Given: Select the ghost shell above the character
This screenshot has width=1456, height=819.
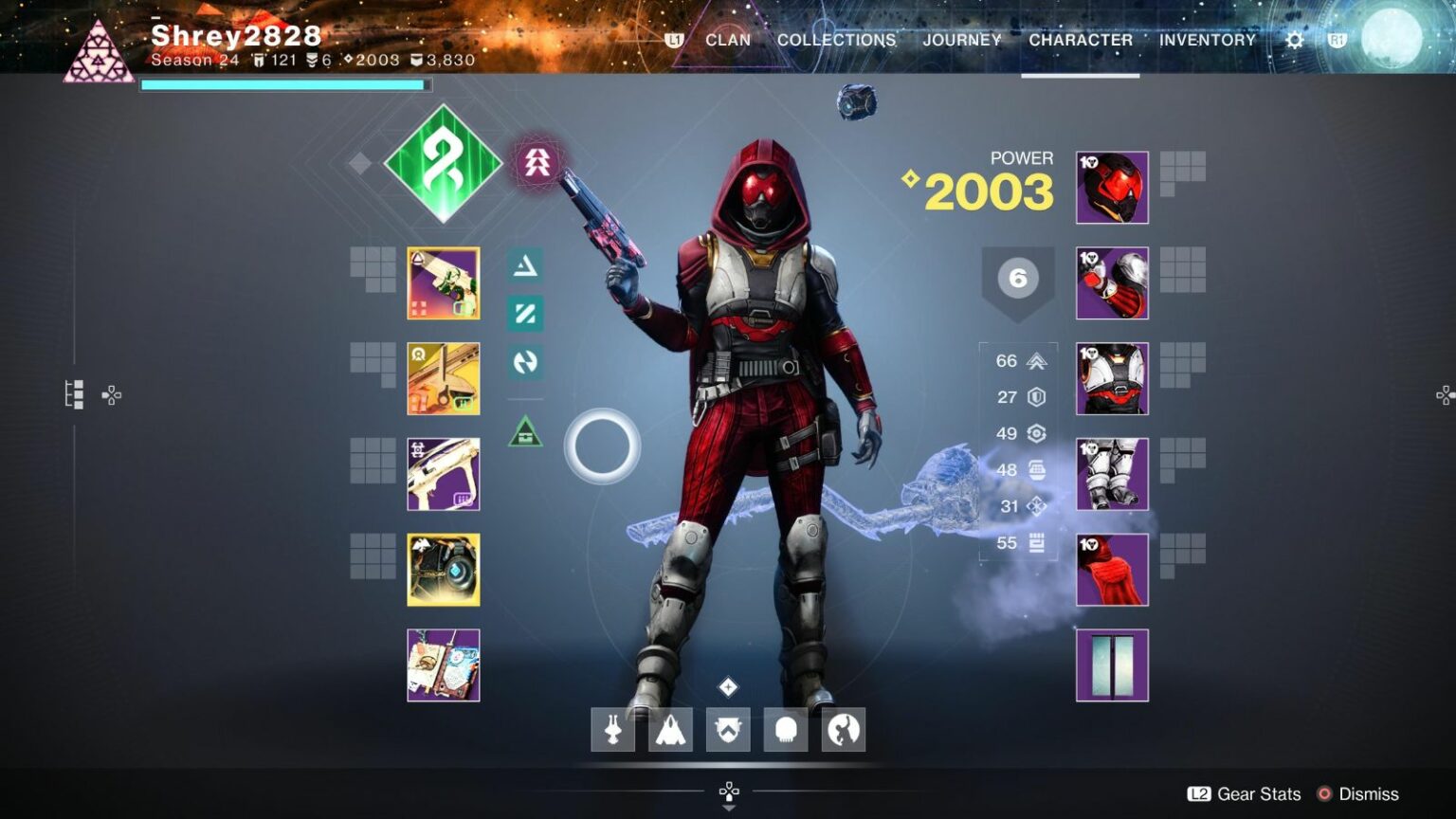Looking at the screenshot, I should (856, 100).
